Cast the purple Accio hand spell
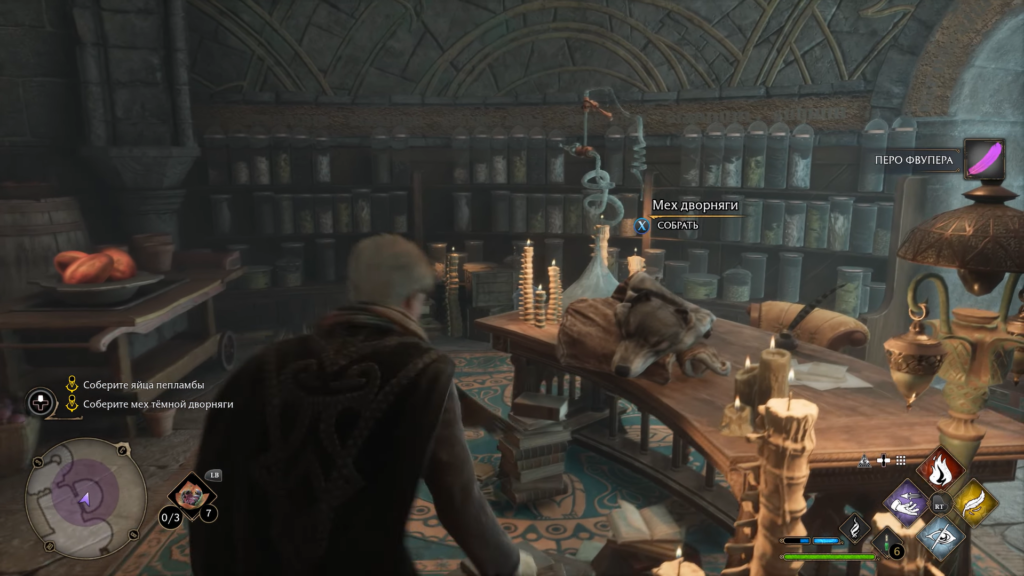This screenshot has width=1024, height=576. click(907, 502)
